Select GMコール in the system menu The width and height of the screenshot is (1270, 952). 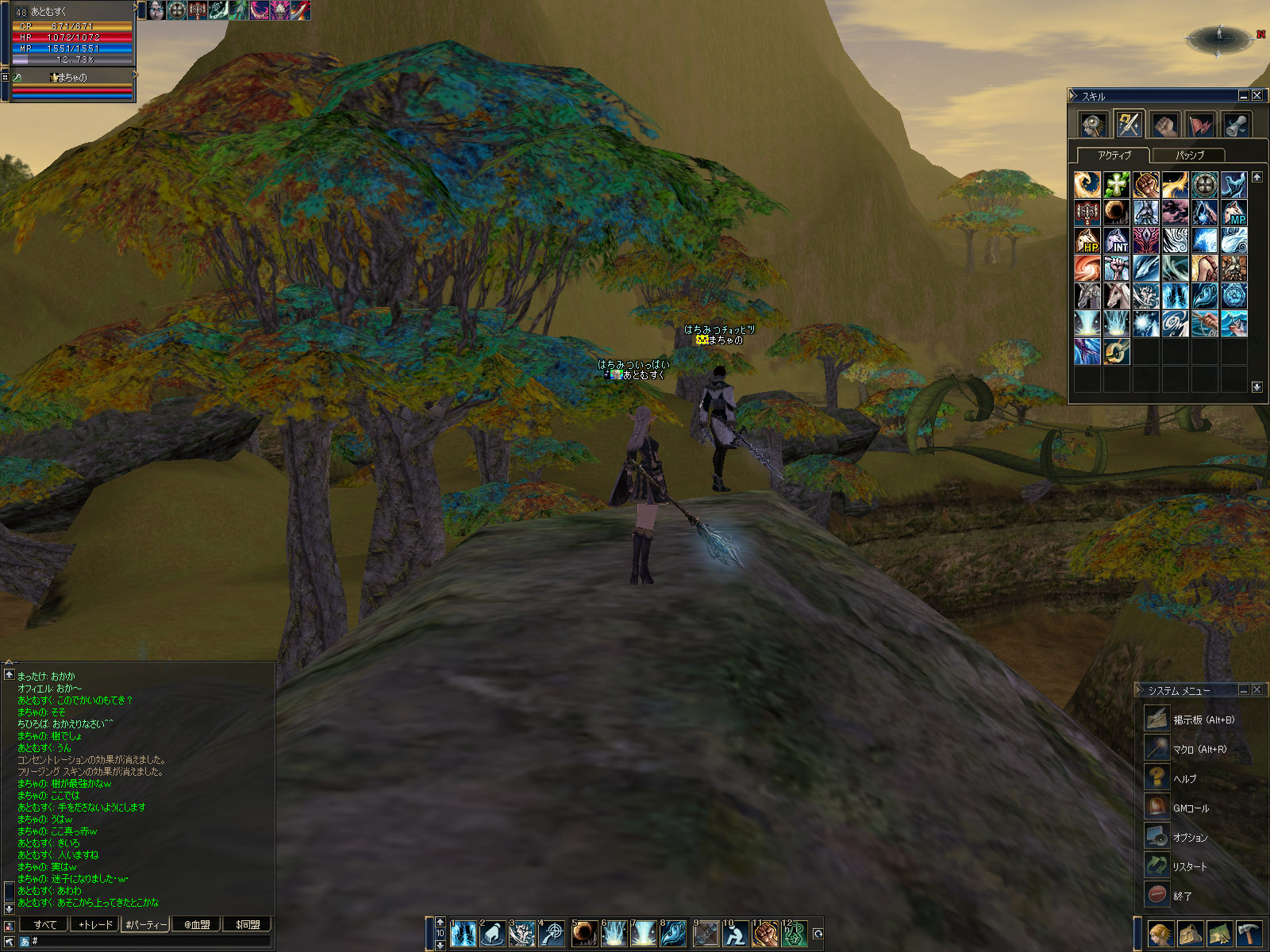point(1191,808)
